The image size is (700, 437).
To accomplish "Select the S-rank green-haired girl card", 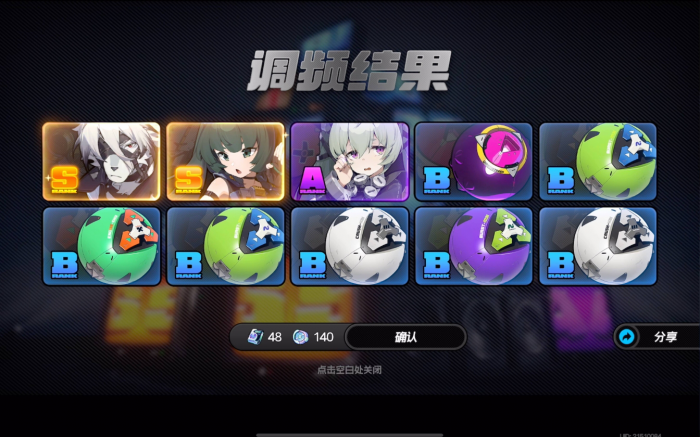I will pyautogui.click(x=226, y=162).
